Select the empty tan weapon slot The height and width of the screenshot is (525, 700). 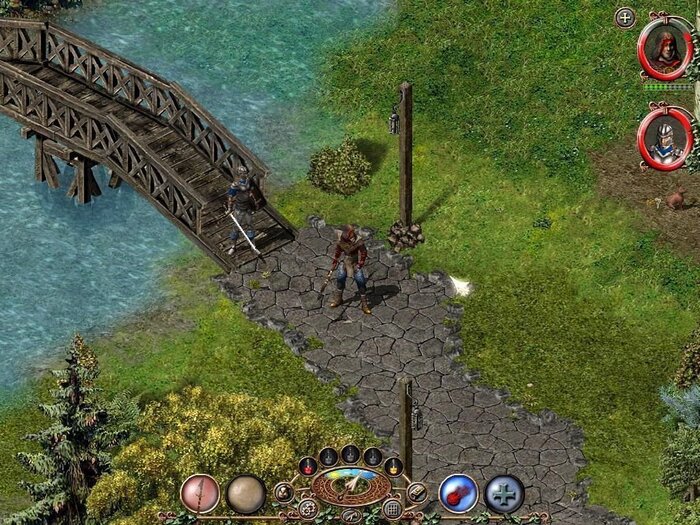point(245,493)
